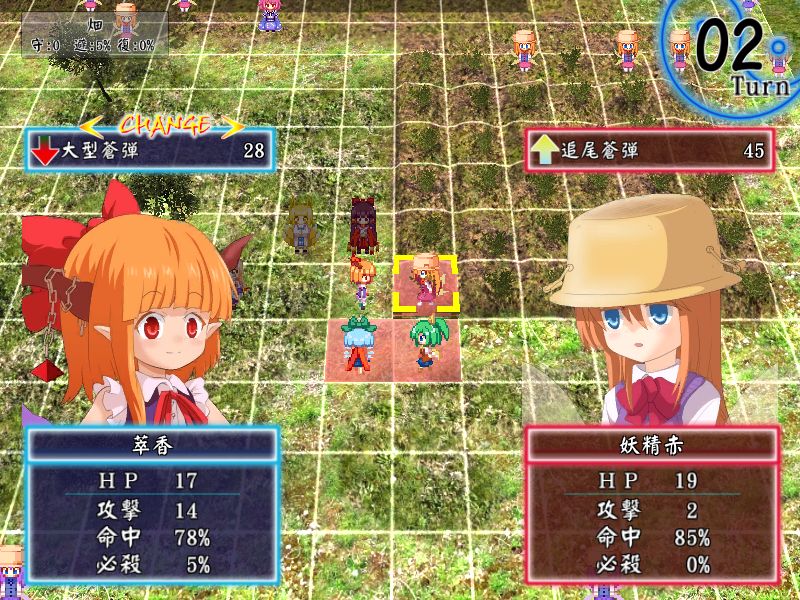Click the enemy's 追尾蒼弾 attack panel
Screen dimensions: 800x600
click(649, 151)
